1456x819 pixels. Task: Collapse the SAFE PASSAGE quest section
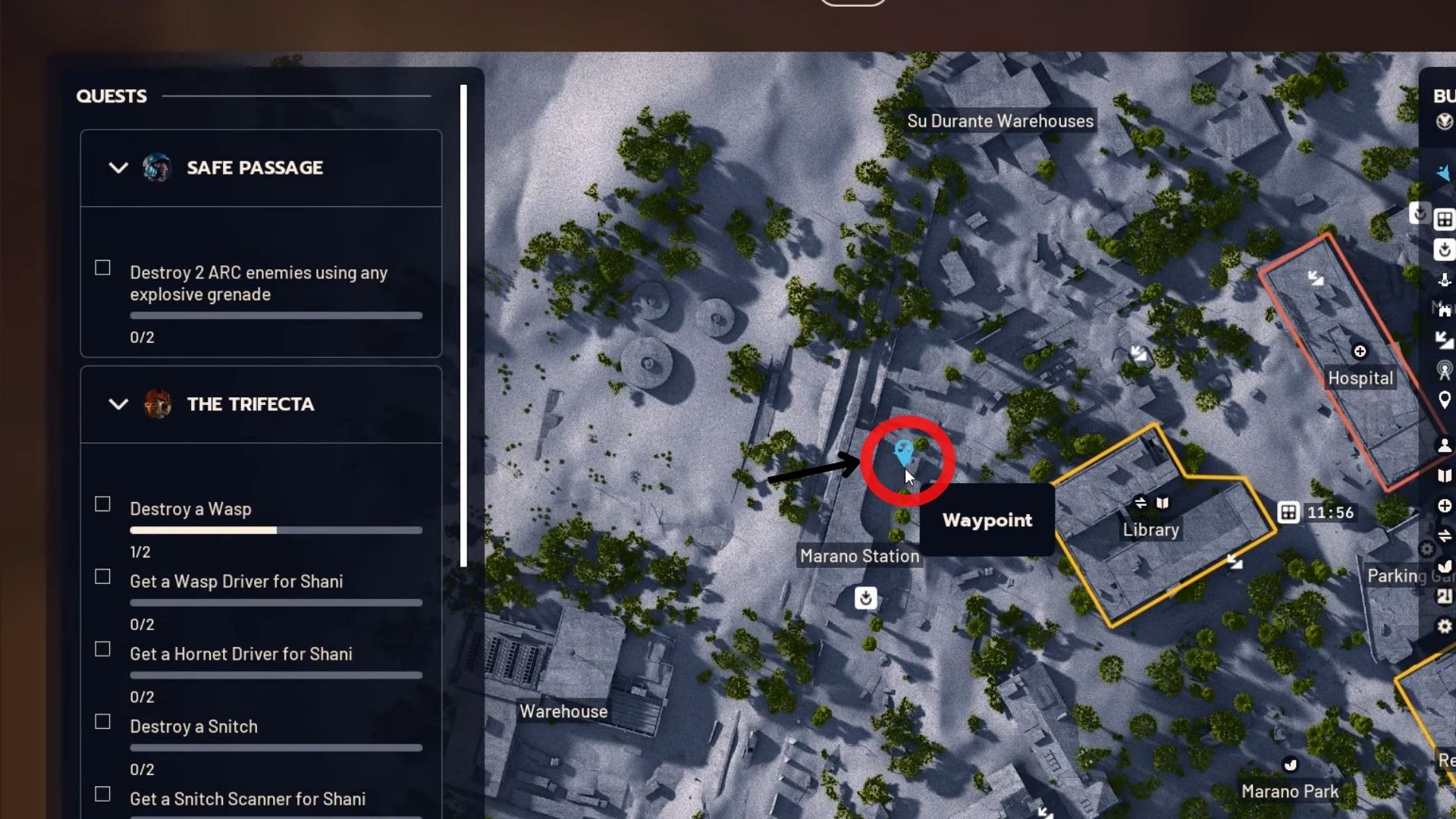[x=118, y=168]
